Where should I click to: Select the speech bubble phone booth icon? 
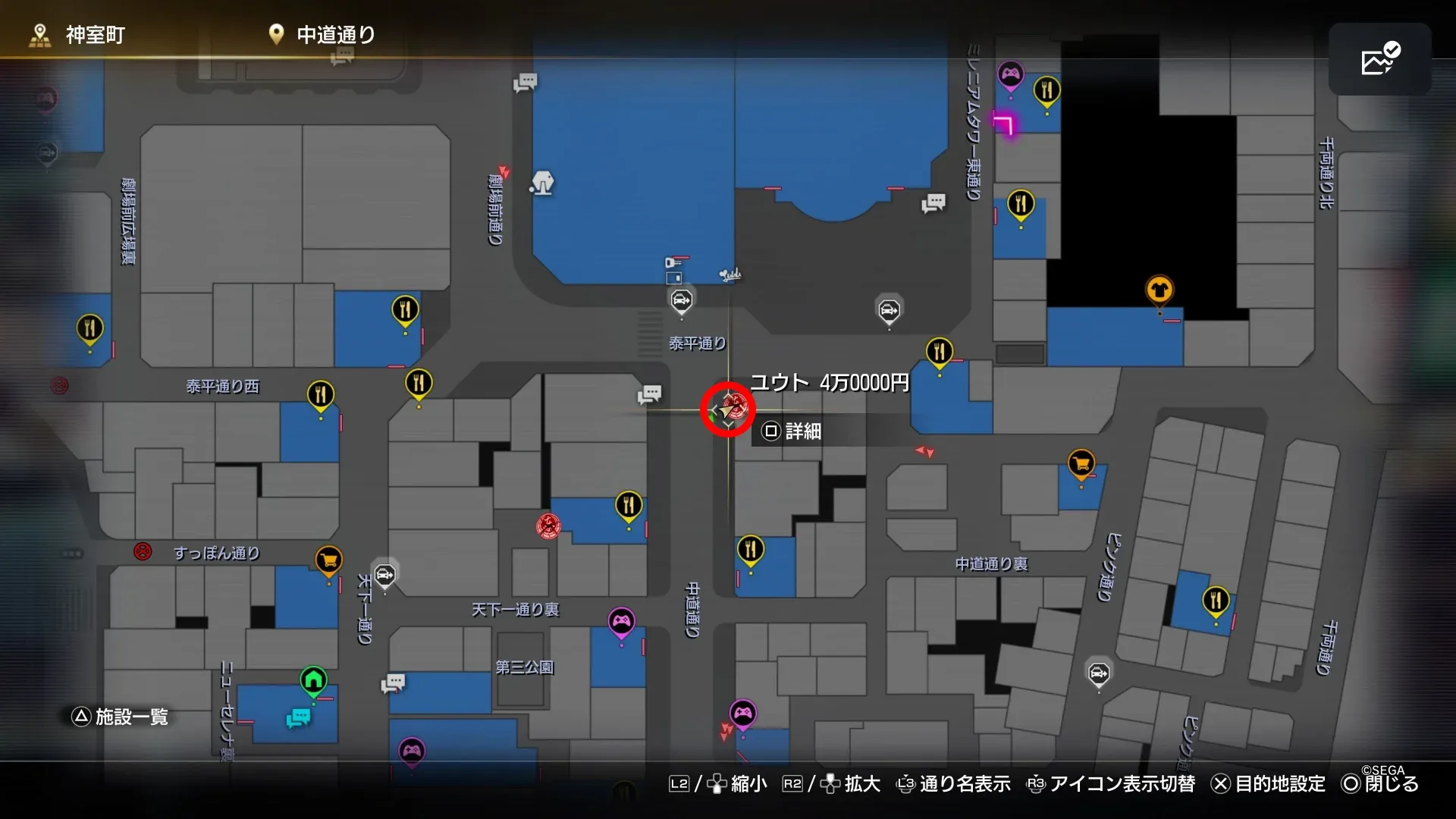click(x=648, y=394)
